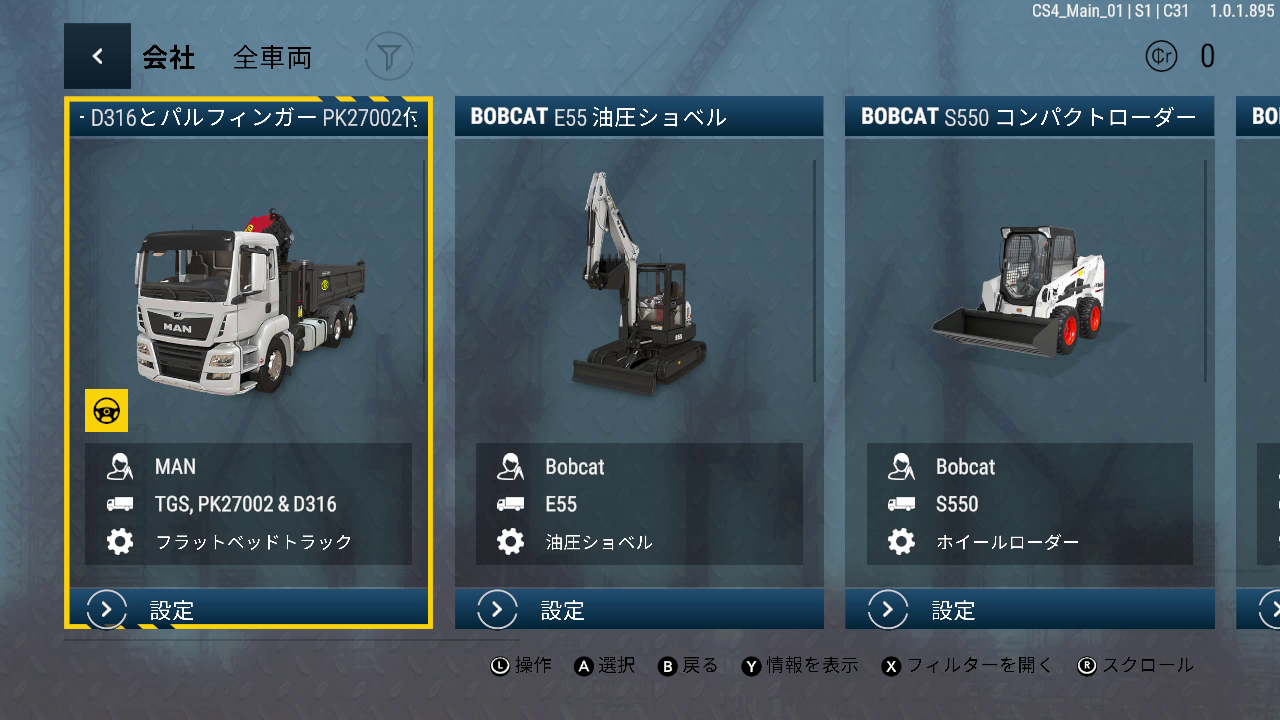Switch to the 全車両 tab
This screenshot has height=720, width=1280.
tap(272, 58)
